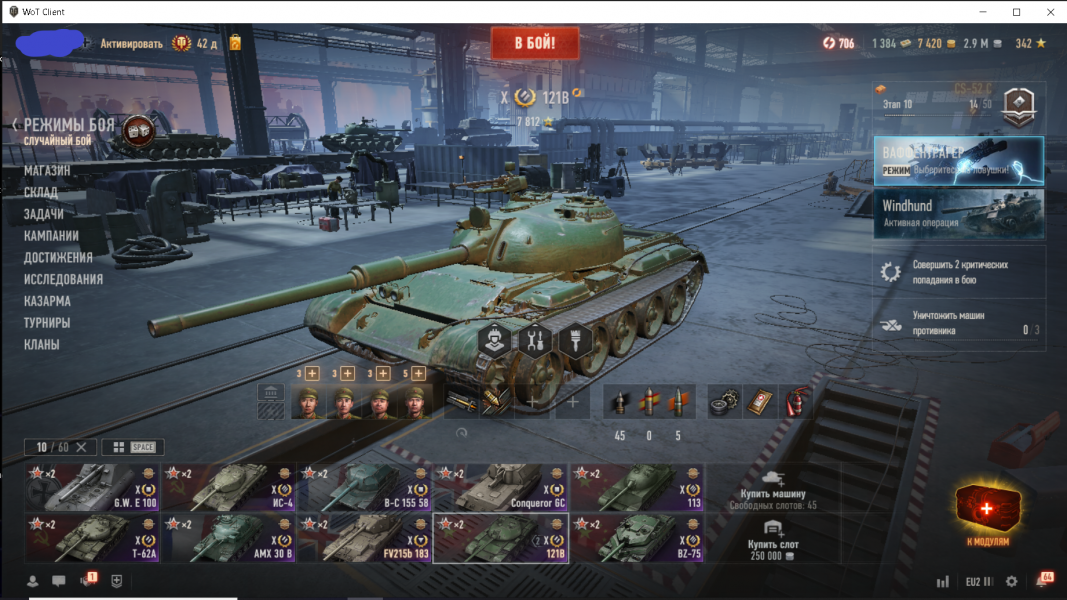Open the КЛАНЫ menu entry
Viewport: 1067px width, 600px height.
click(x=41, y=345)
